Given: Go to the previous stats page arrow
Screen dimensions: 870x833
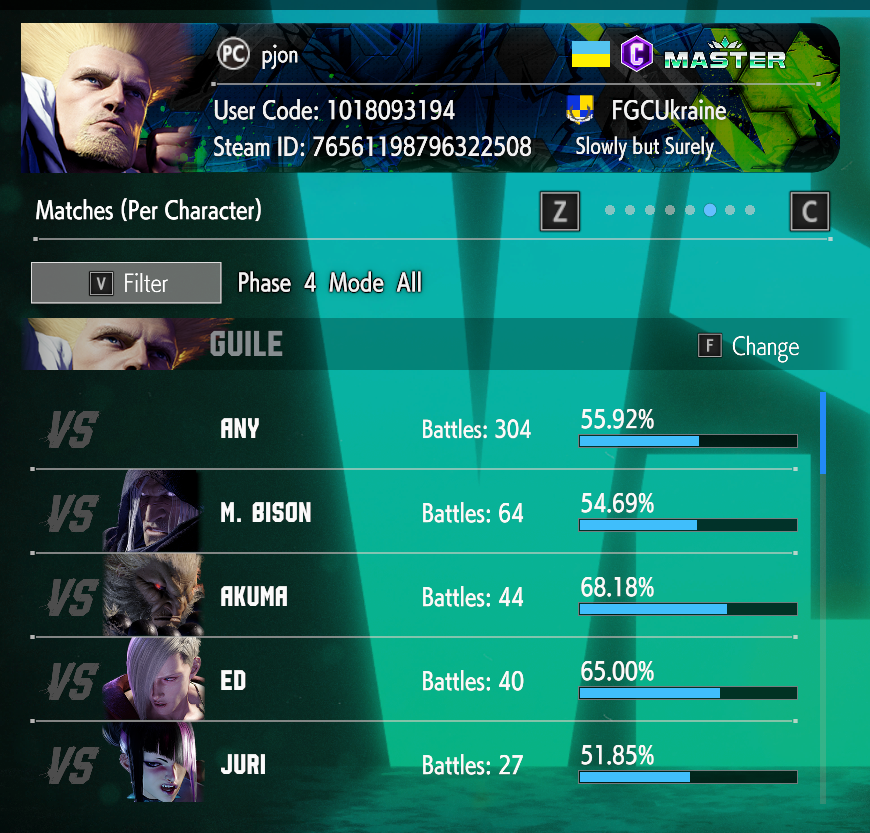Looking at the screenshot, I should coord(559,211).
